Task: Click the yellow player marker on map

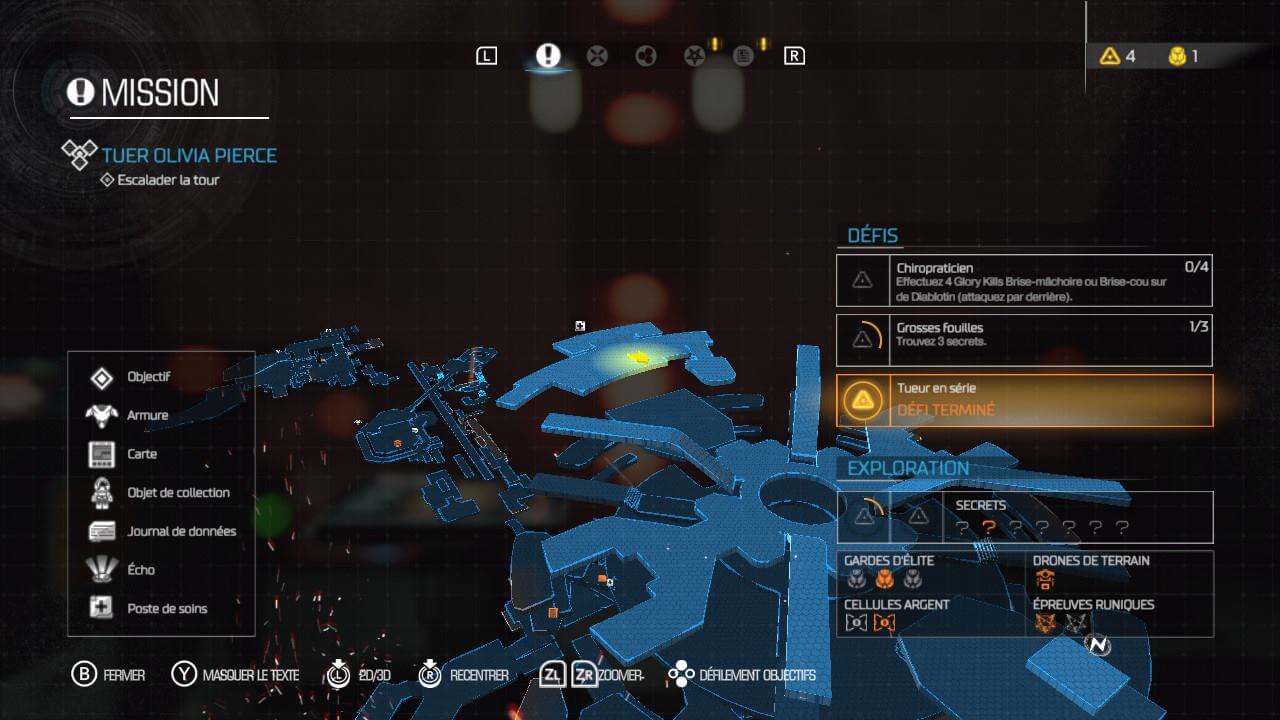Action: coord(636,357)
